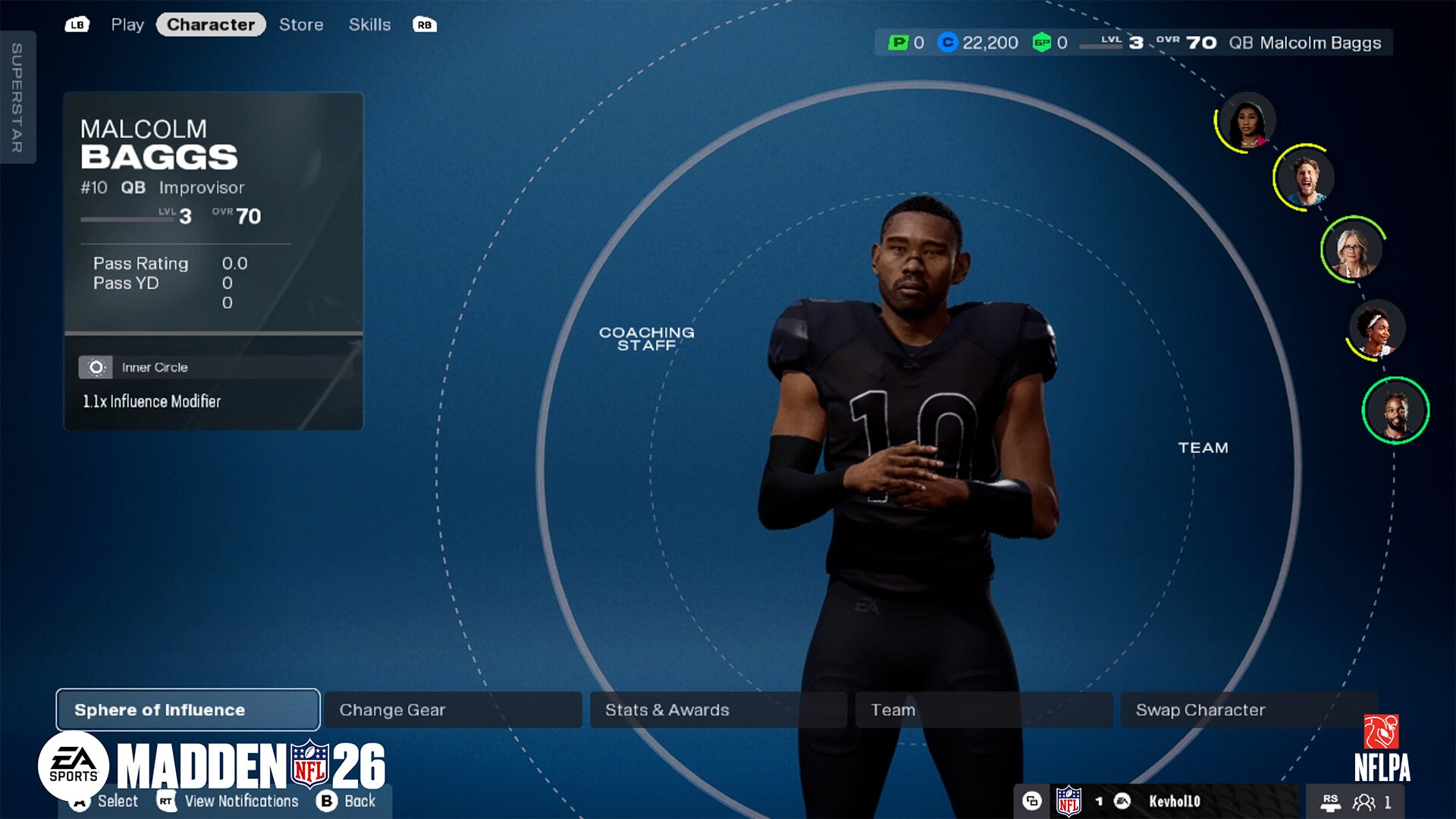The width and height of the screenshot is (1456, 819).
Task: Switch to the Store tab
Action: (301, 24)
